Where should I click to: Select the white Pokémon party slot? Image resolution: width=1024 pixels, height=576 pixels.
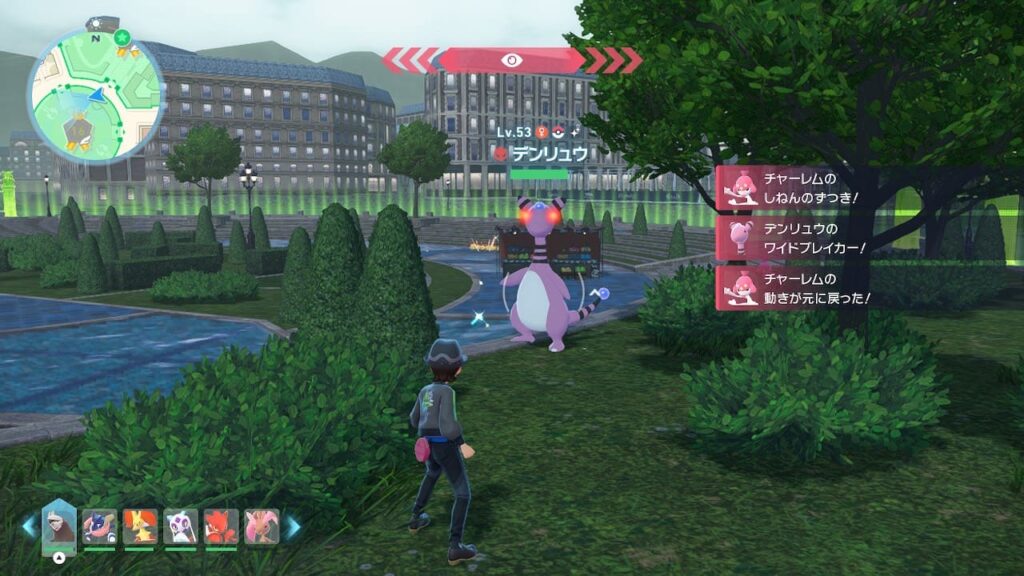pos(181,526)
